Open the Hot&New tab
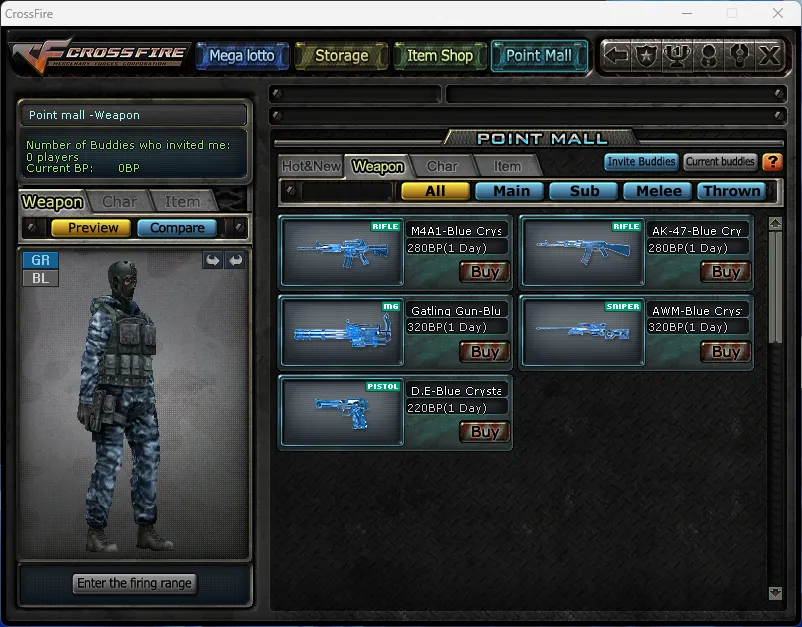Image resolution: width=802 pixels, height=627 pixels. 311,166
